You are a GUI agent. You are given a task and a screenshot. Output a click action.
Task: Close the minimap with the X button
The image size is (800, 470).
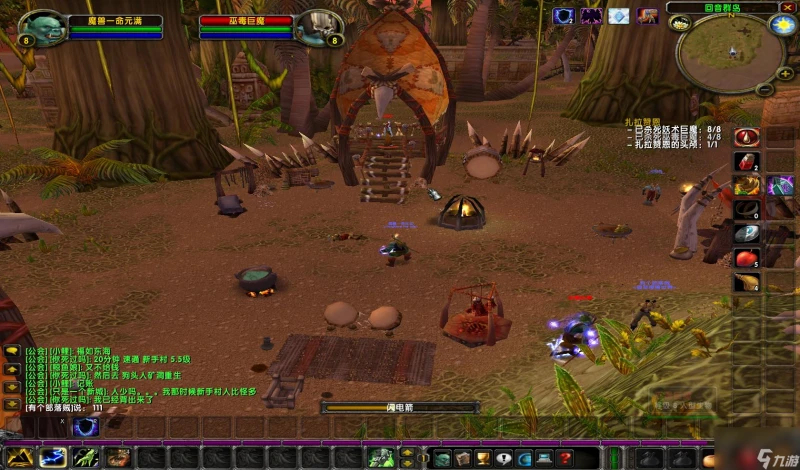pos(786,7)
